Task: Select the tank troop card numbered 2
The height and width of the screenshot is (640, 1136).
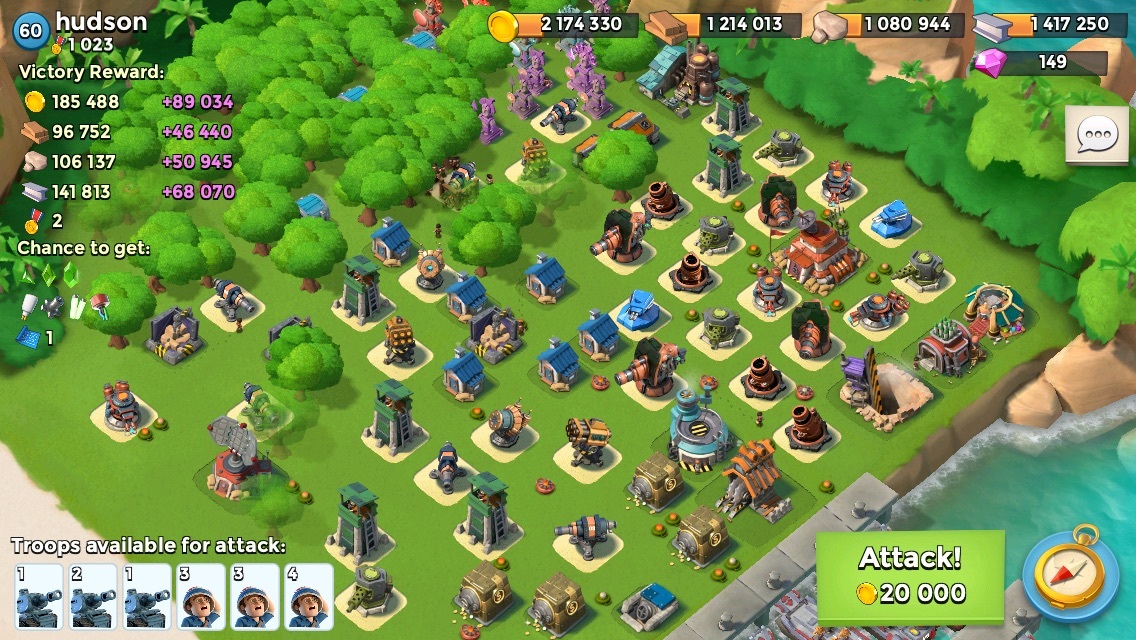Action: pos(92,596)
